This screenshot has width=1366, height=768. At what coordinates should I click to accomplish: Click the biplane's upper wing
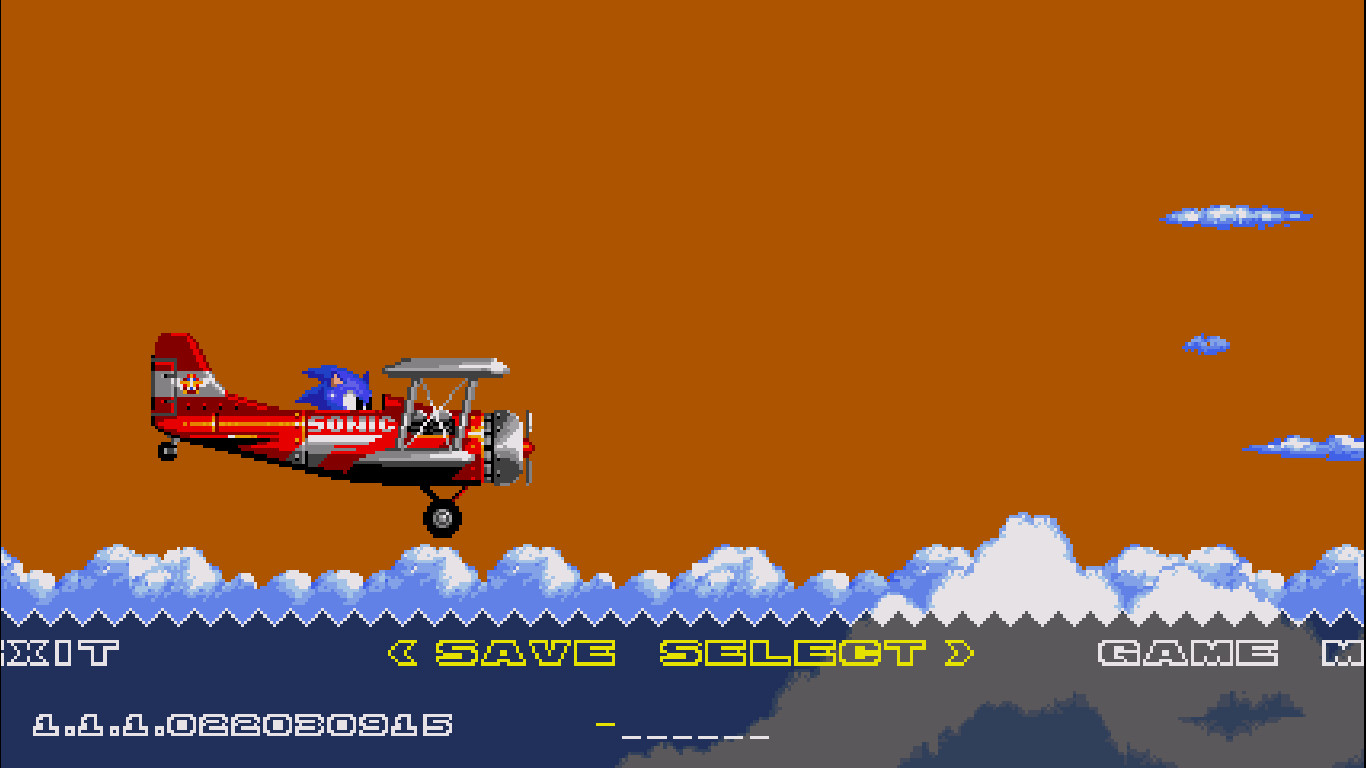445,368
